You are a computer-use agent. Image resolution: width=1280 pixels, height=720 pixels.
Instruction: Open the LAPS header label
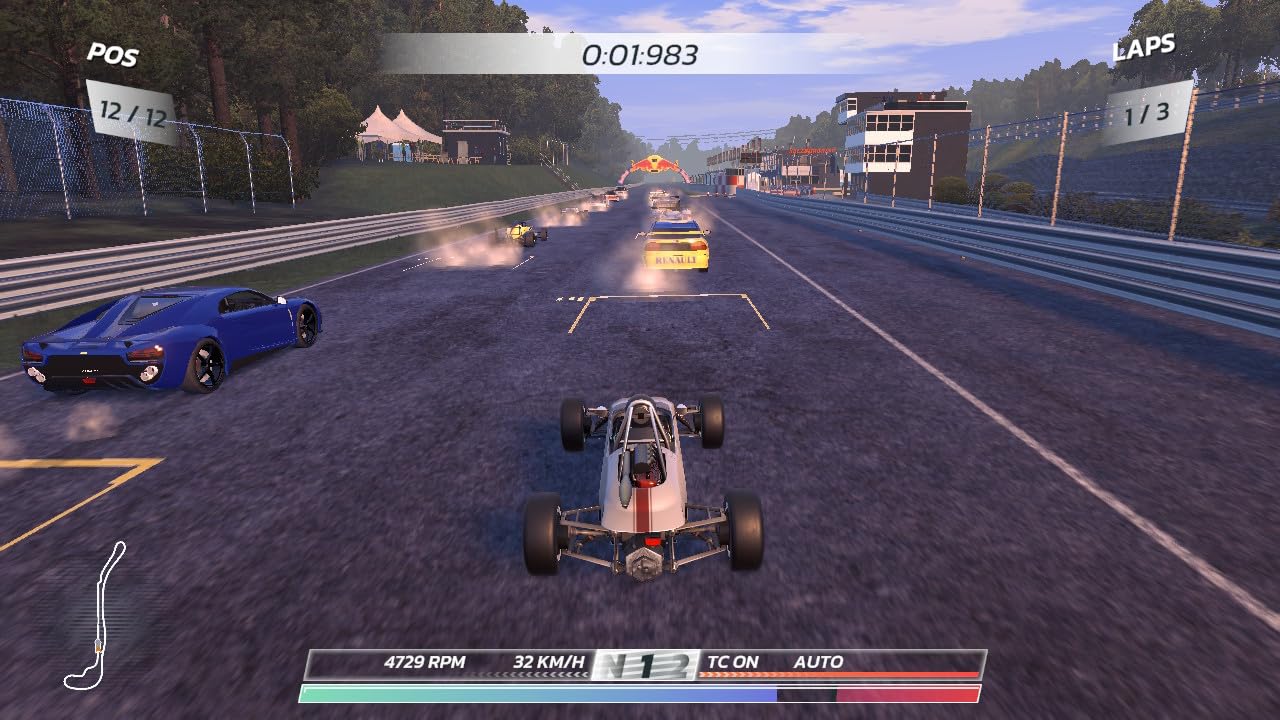click(x=1143, y=44)
